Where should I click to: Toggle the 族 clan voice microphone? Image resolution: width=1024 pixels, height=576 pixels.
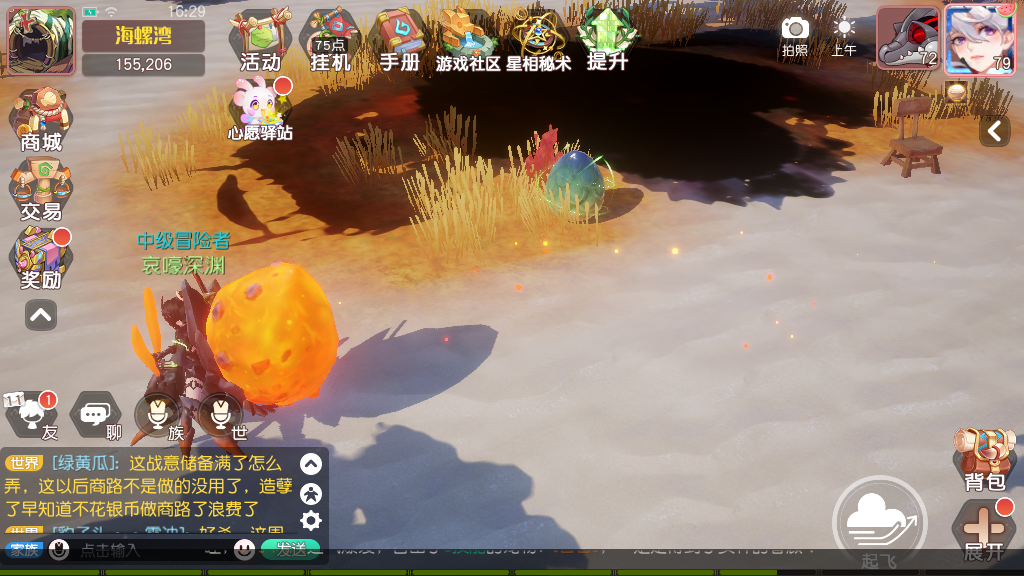(x=159, y=414)
